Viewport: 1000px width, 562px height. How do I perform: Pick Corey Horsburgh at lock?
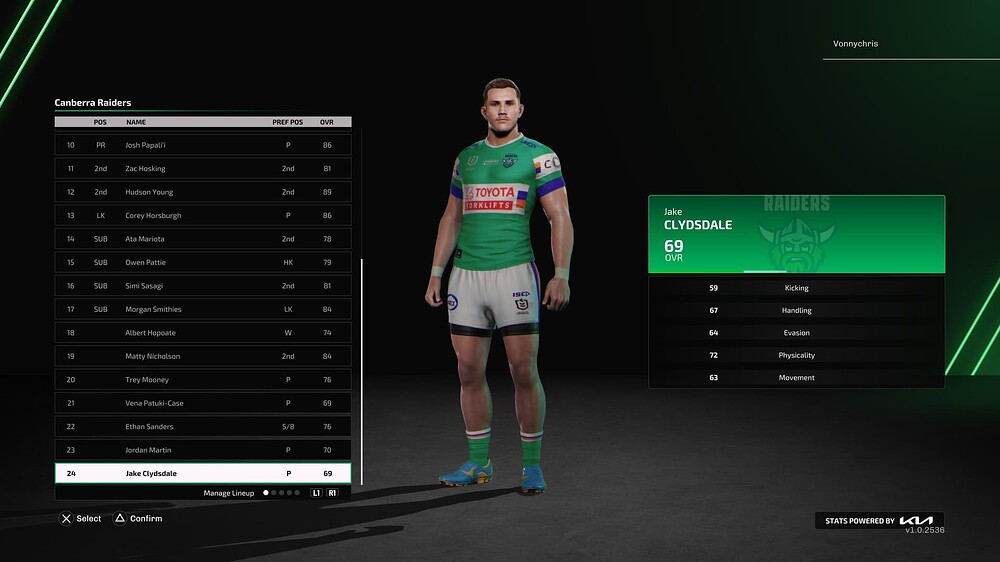tap(202, 216)
